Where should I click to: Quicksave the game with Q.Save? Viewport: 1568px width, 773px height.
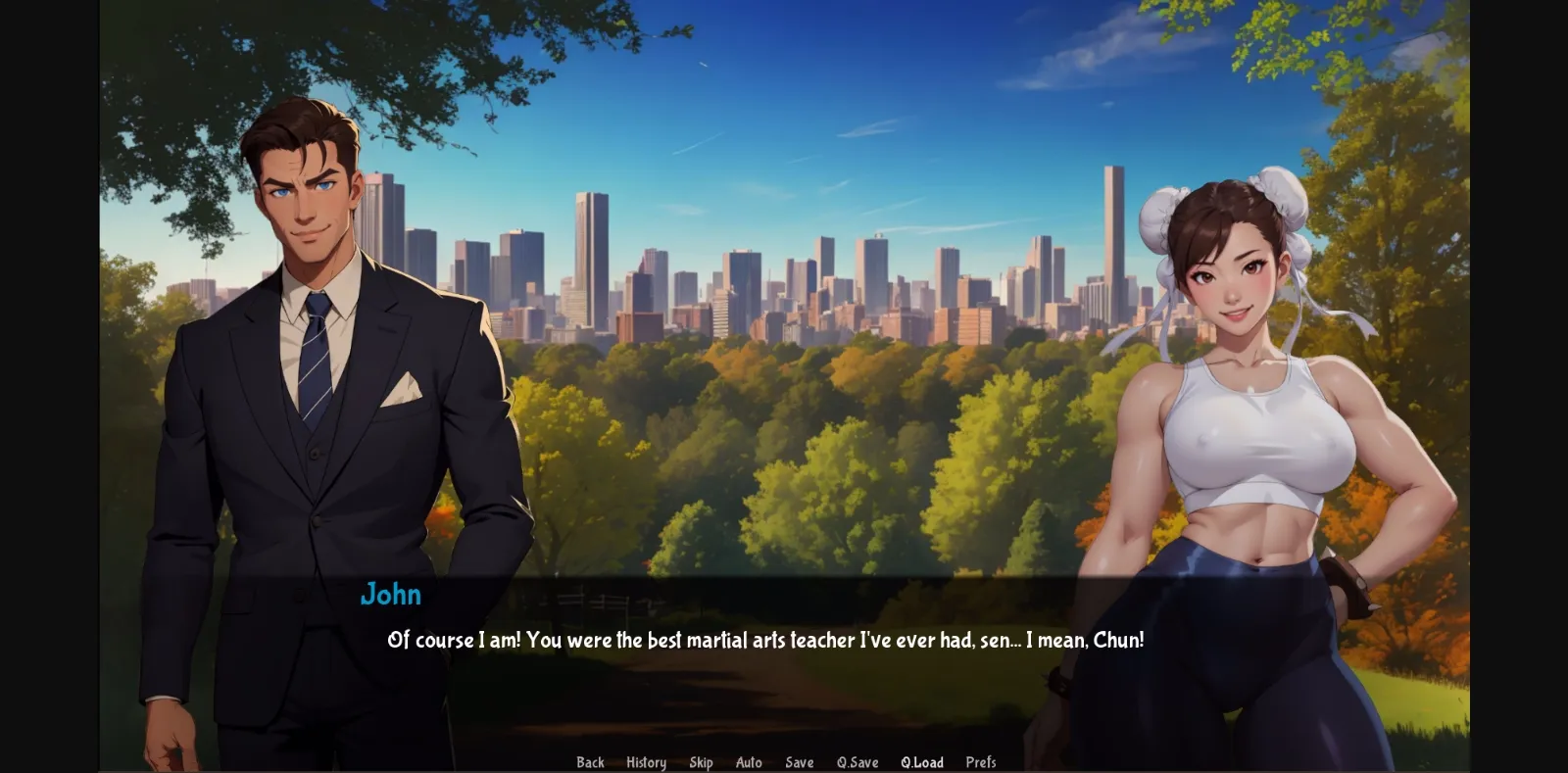pyautogui.click(x=857, y=761)
